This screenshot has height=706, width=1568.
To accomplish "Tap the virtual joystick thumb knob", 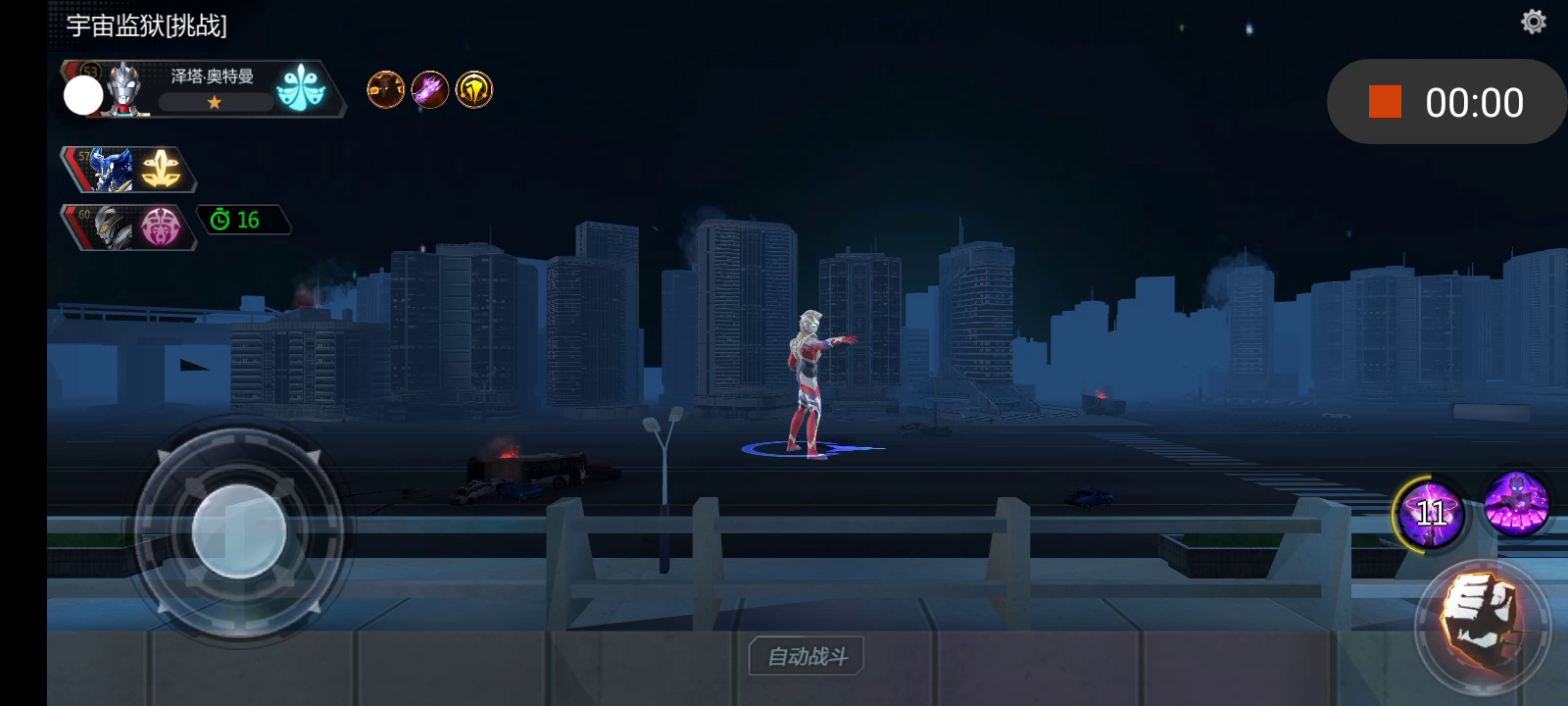I will [239, 531].
